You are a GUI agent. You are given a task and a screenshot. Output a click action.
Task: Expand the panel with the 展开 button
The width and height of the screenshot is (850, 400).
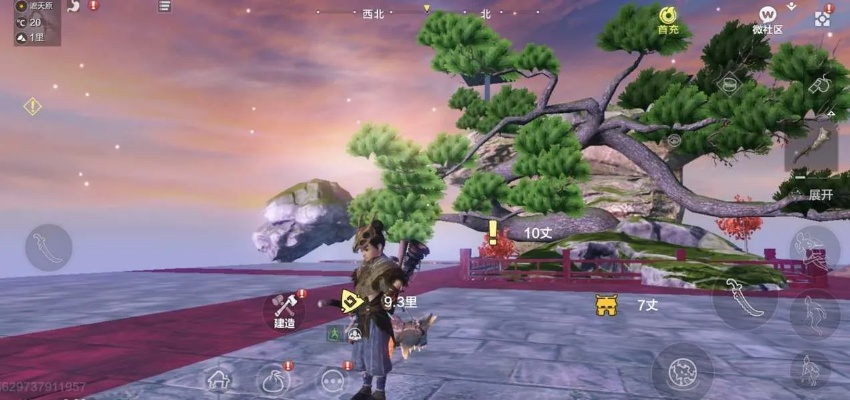coord(820,194)
